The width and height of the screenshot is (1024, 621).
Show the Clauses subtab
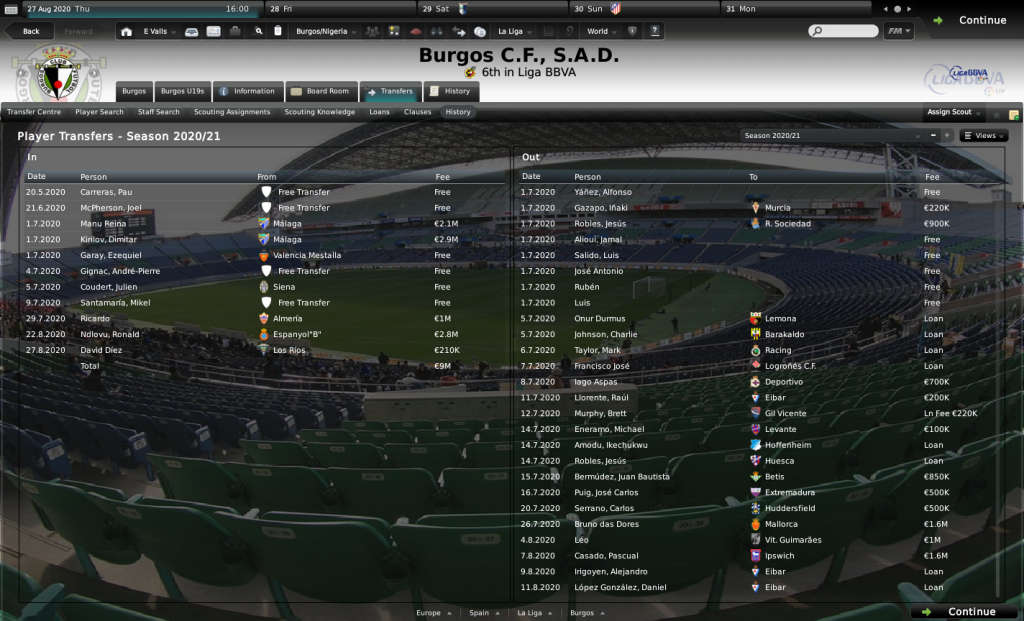click(418, 112)
